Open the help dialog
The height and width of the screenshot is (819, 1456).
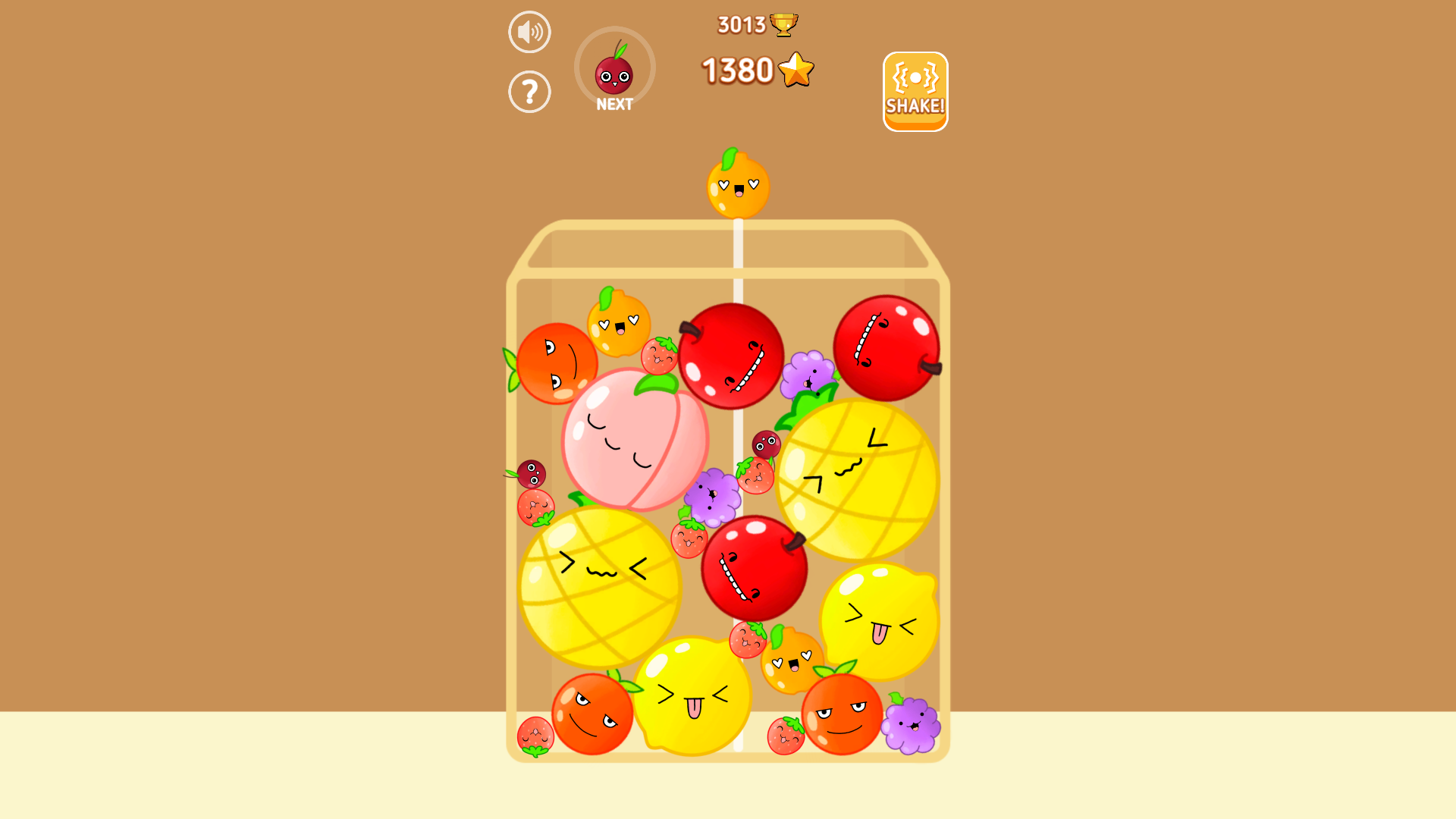pos(529,90)
